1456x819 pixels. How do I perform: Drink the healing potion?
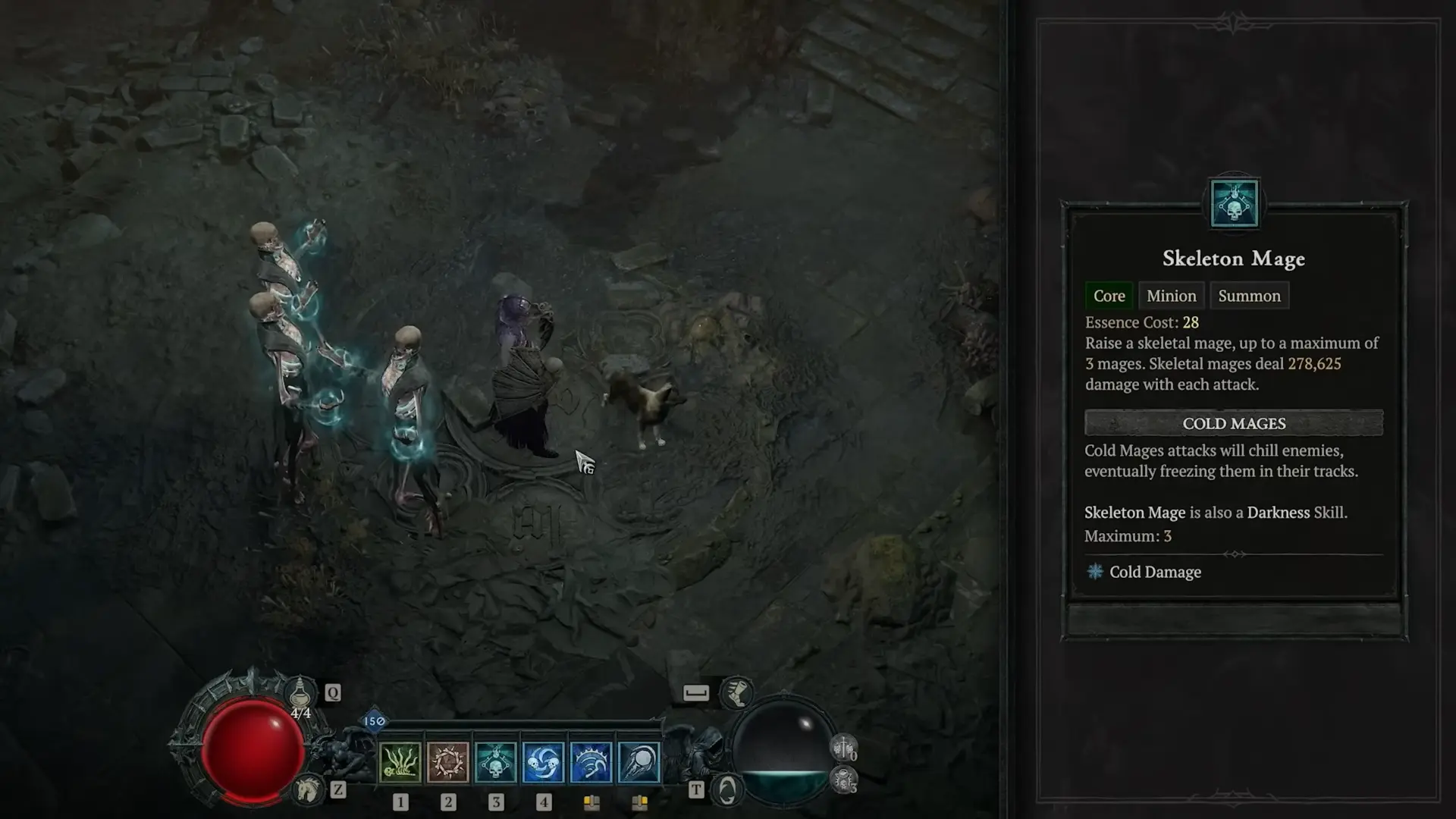point(300,692)
